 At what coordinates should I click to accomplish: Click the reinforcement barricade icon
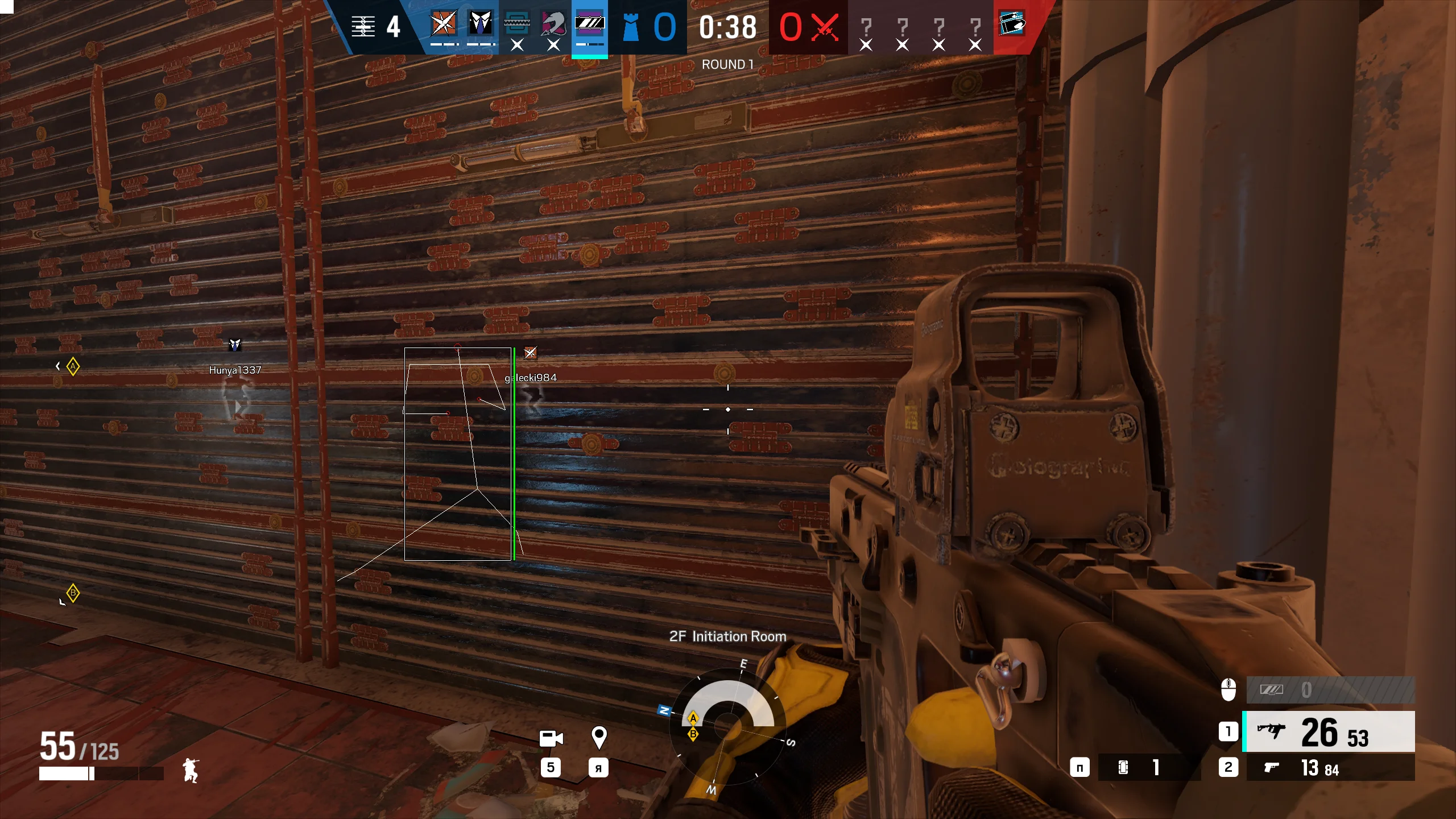(x=363, y=26)
